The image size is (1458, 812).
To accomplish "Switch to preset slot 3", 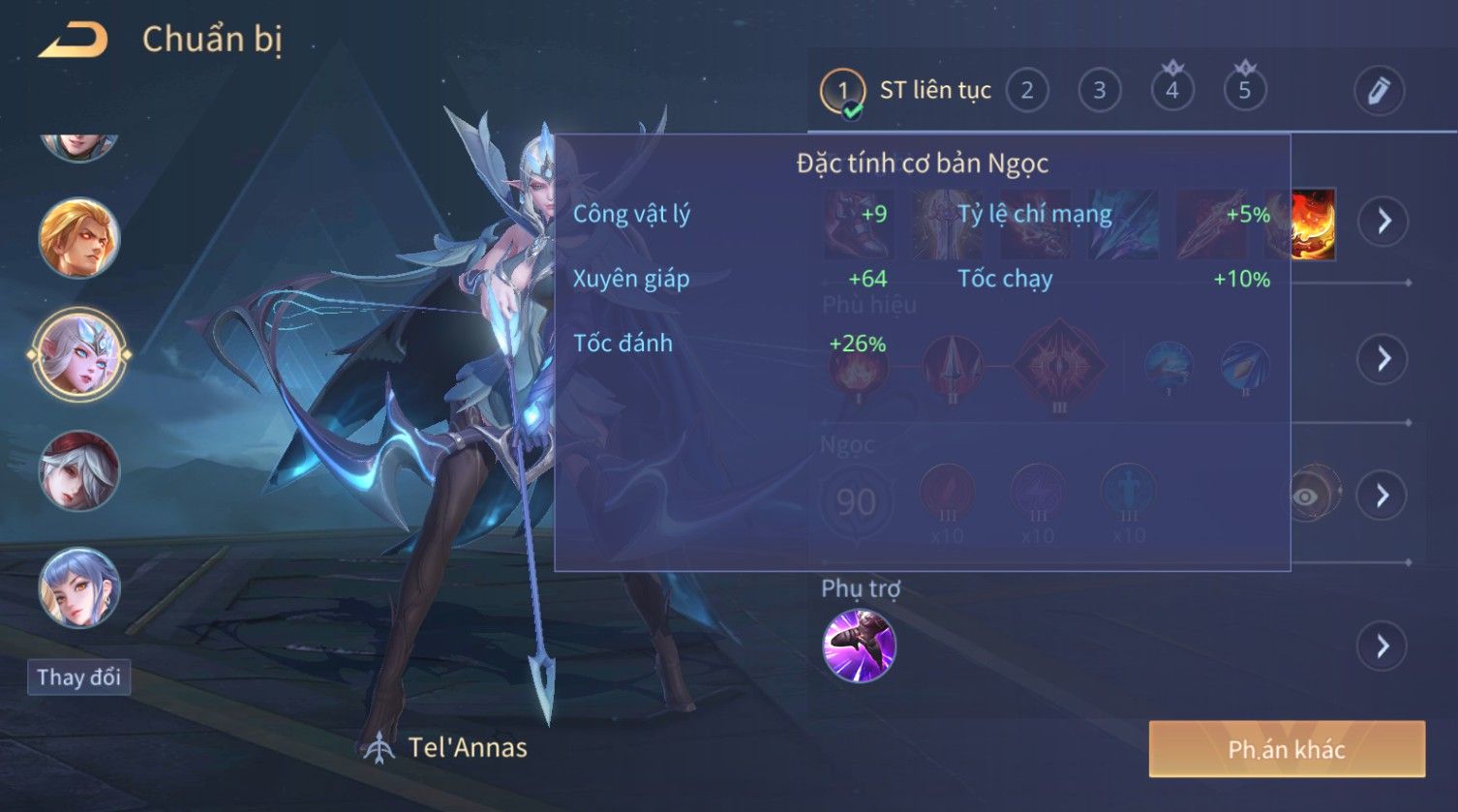I will (x=1099, y=91).
